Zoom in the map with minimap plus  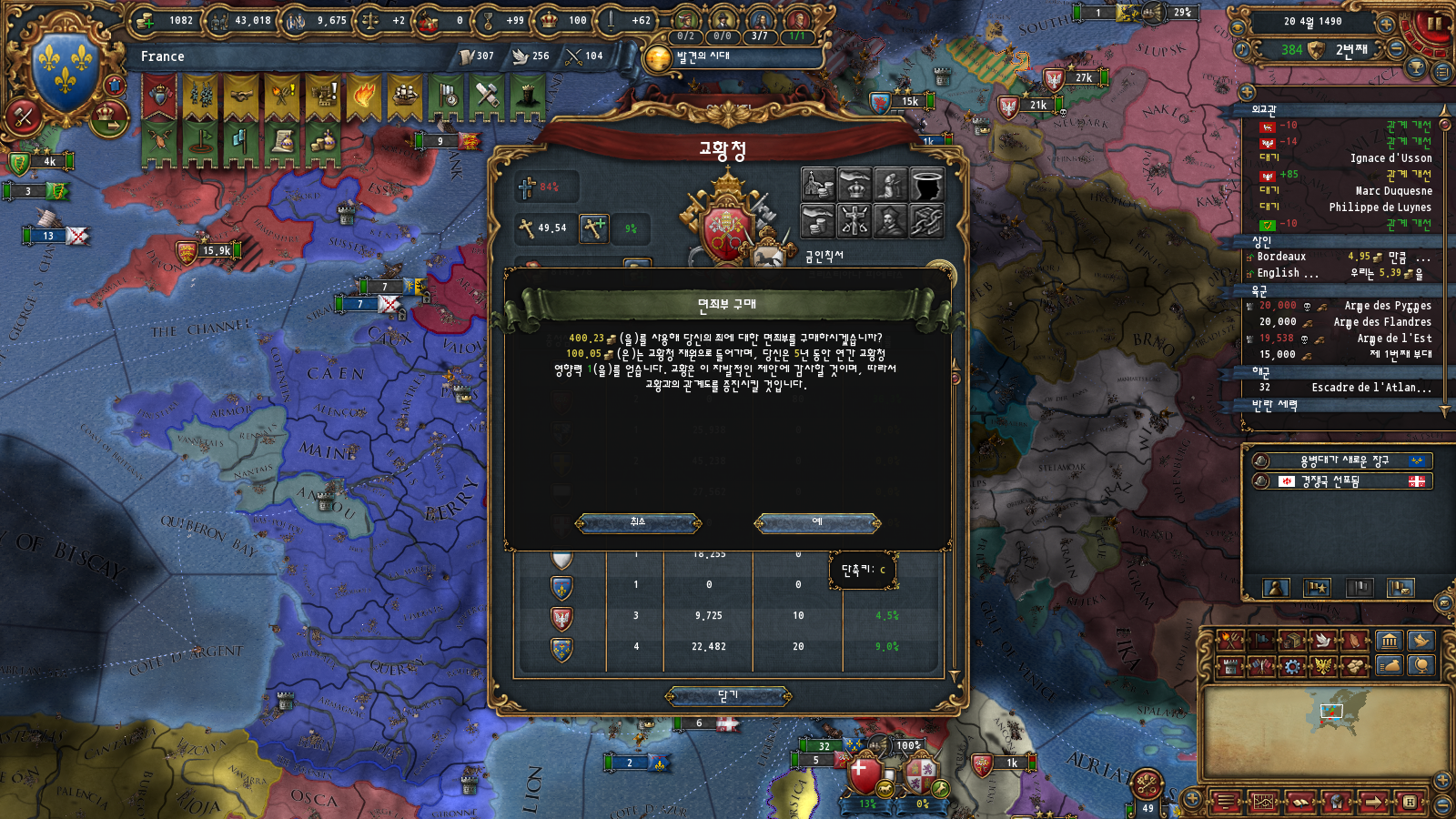(1442, 780)
